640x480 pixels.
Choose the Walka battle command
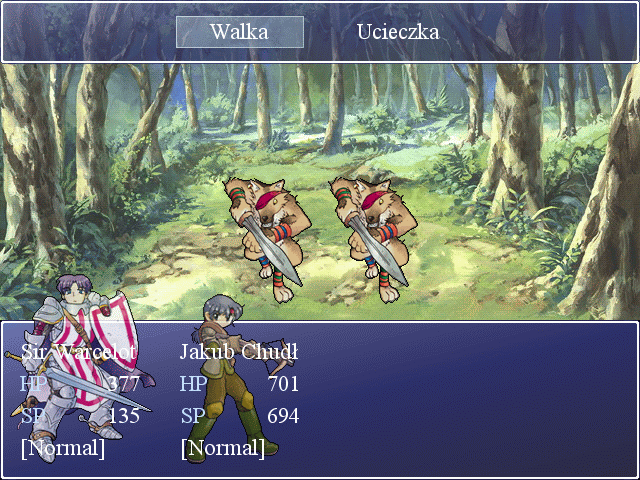239,32
